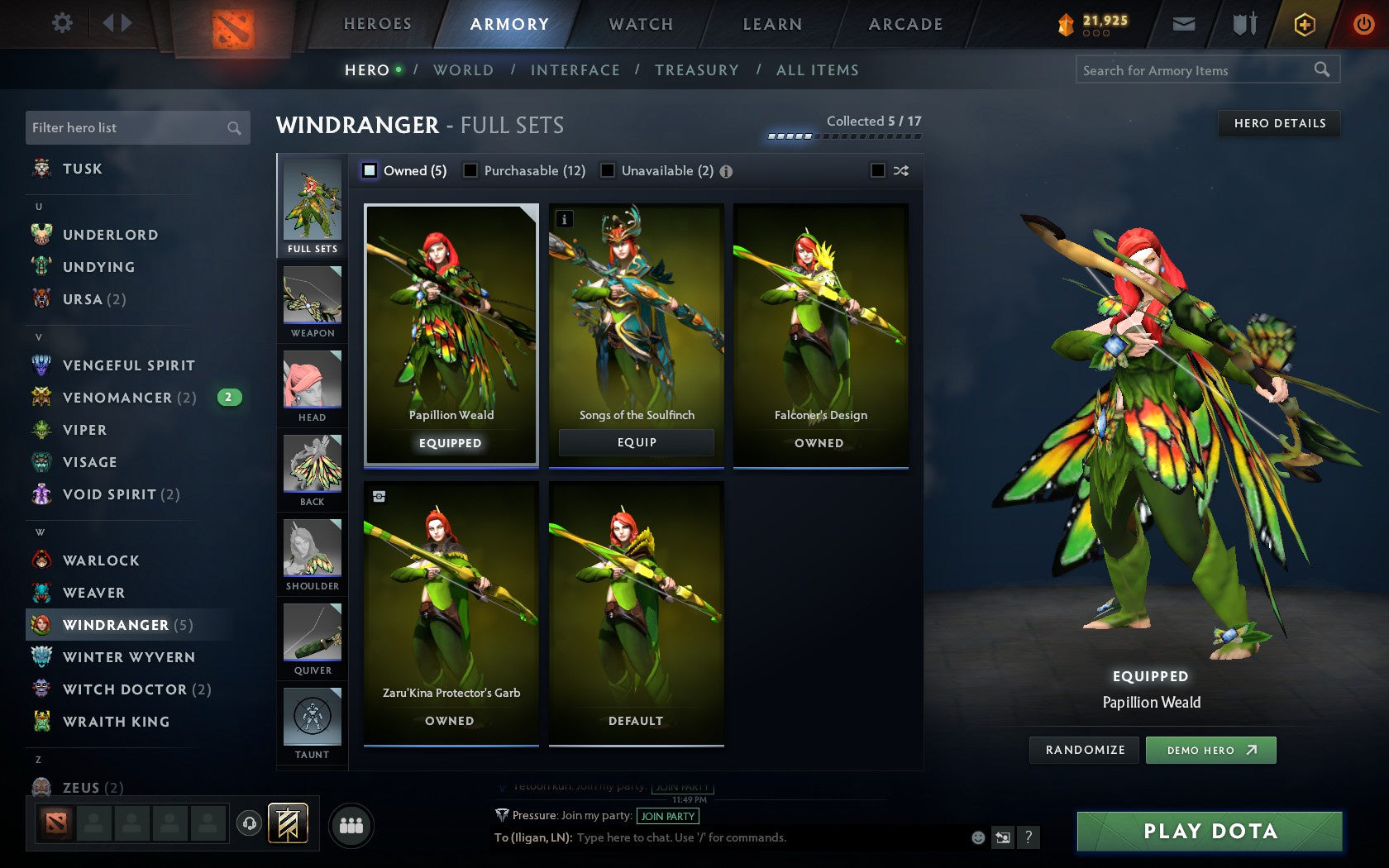1389x868 pixels.
Task: Open the settings gear
Action: [60, 23]
